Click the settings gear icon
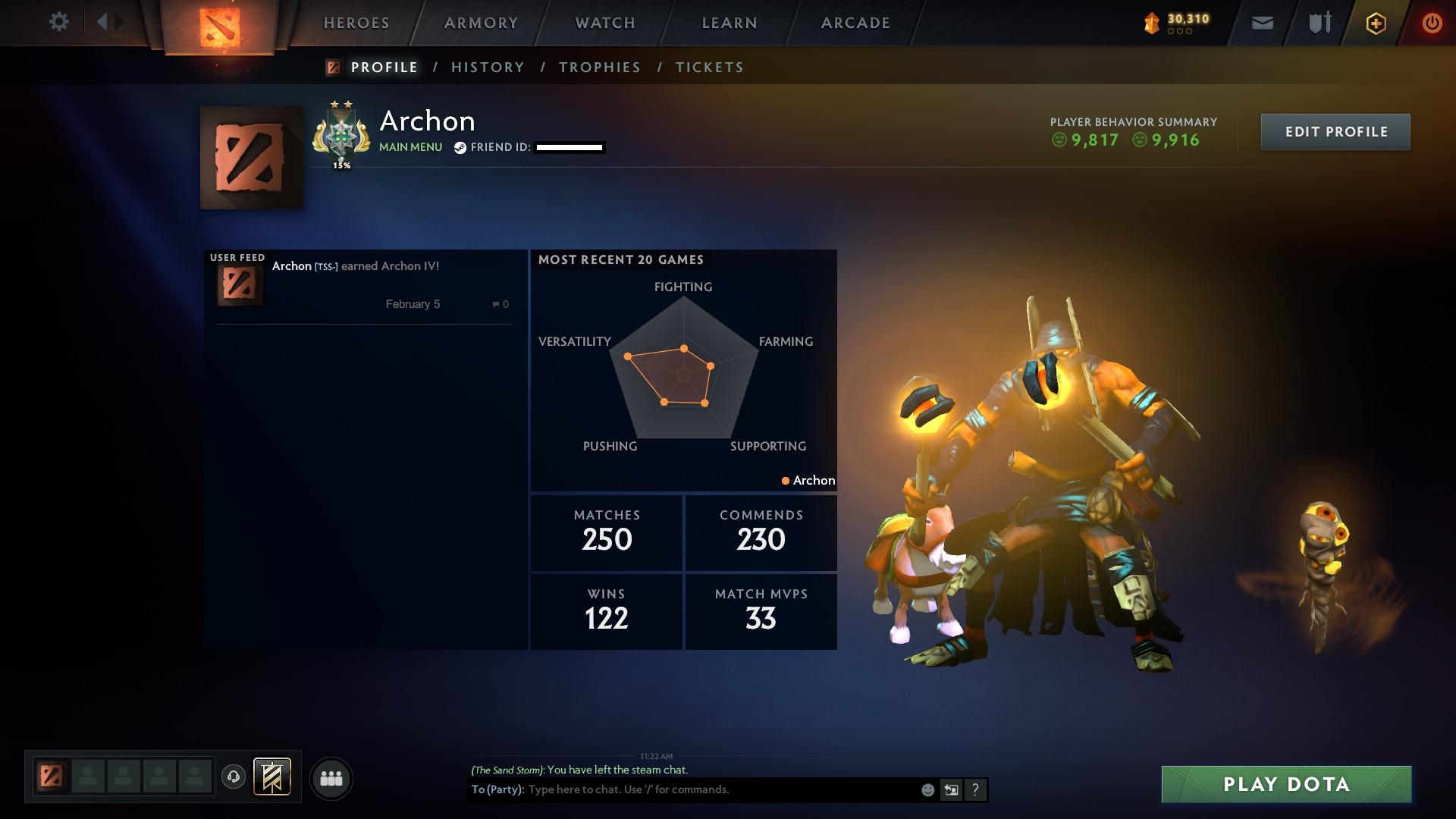 point(59,22)
